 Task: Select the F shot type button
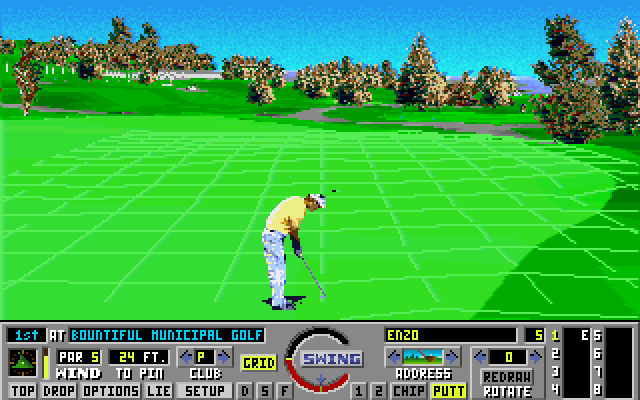(x=286, y=390)
